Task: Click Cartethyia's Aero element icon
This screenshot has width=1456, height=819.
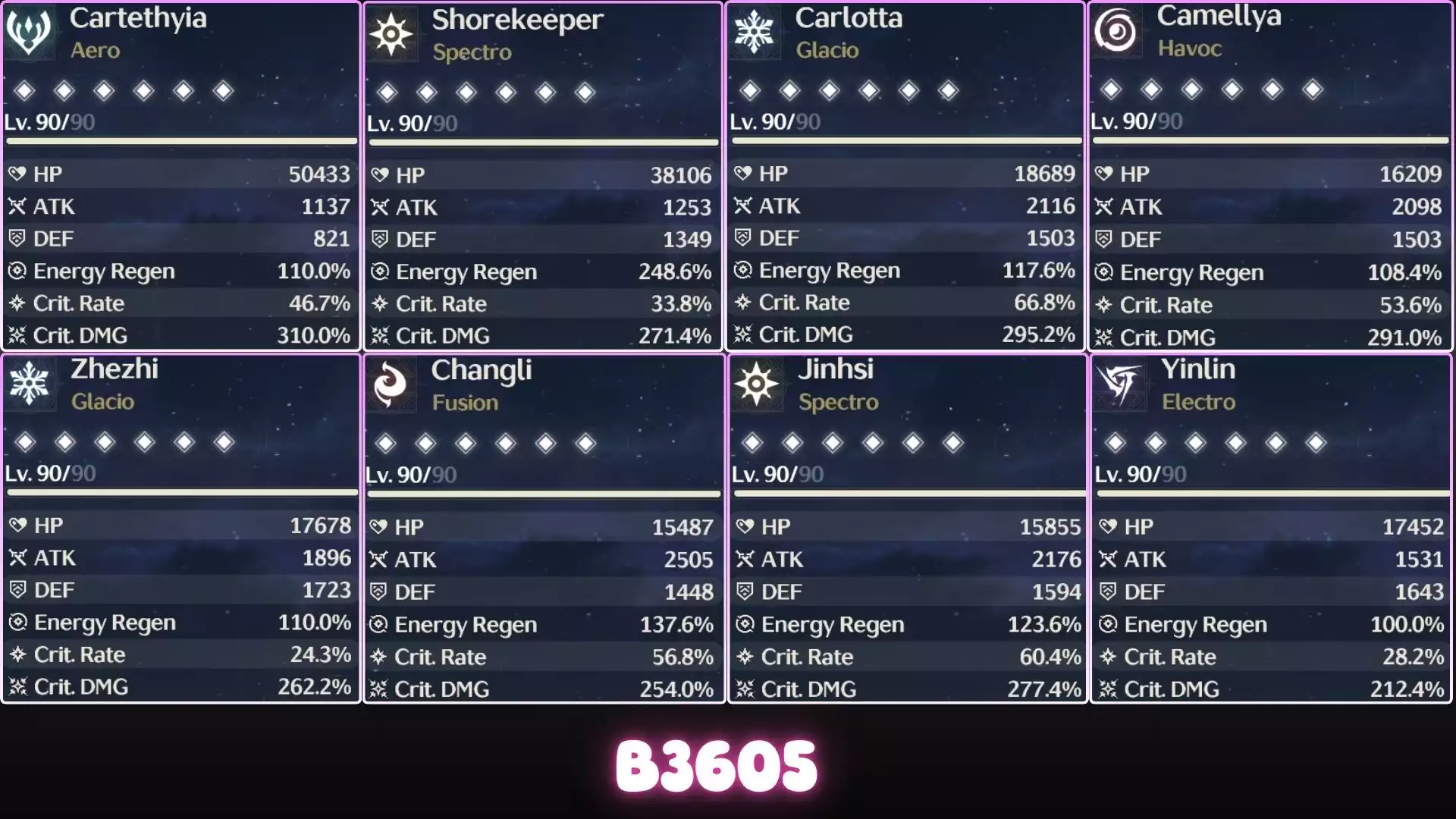Action: pos(30,30)
